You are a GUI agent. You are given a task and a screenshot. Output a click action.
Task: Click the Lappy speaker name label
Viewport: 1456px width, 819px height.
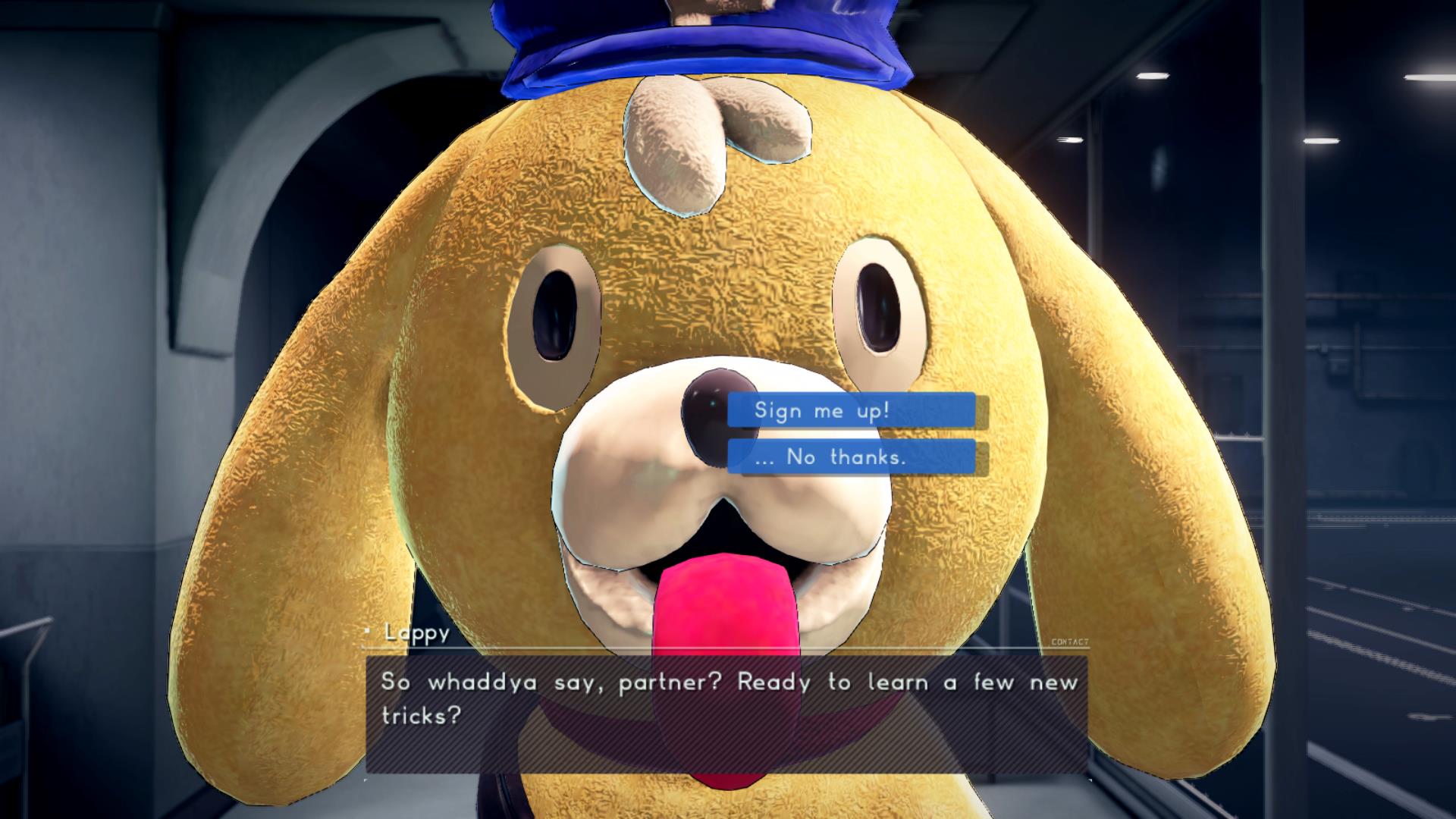(x=414, y=634)
